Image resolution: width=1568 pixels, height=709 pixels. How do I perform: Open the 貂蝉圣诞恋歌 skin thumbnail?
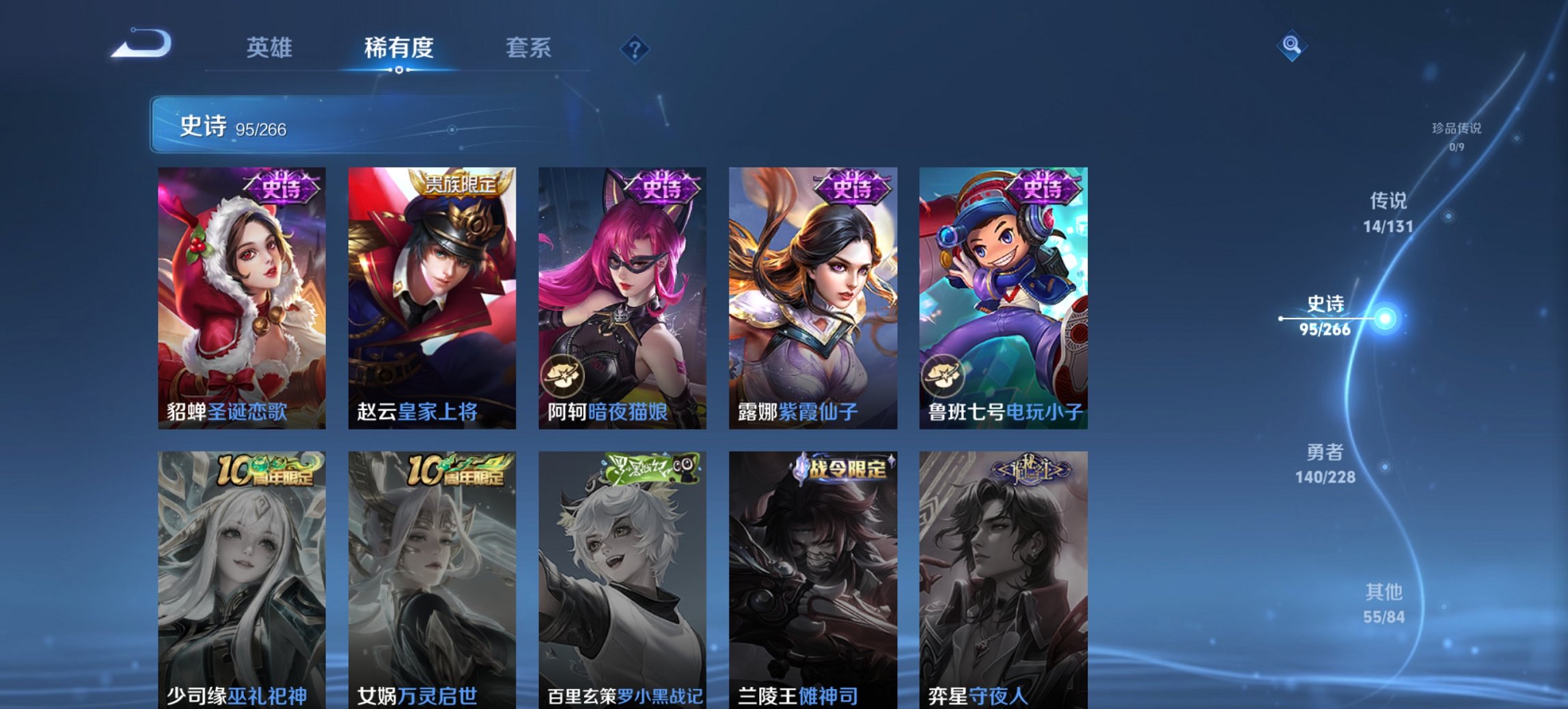coord(240,297)
